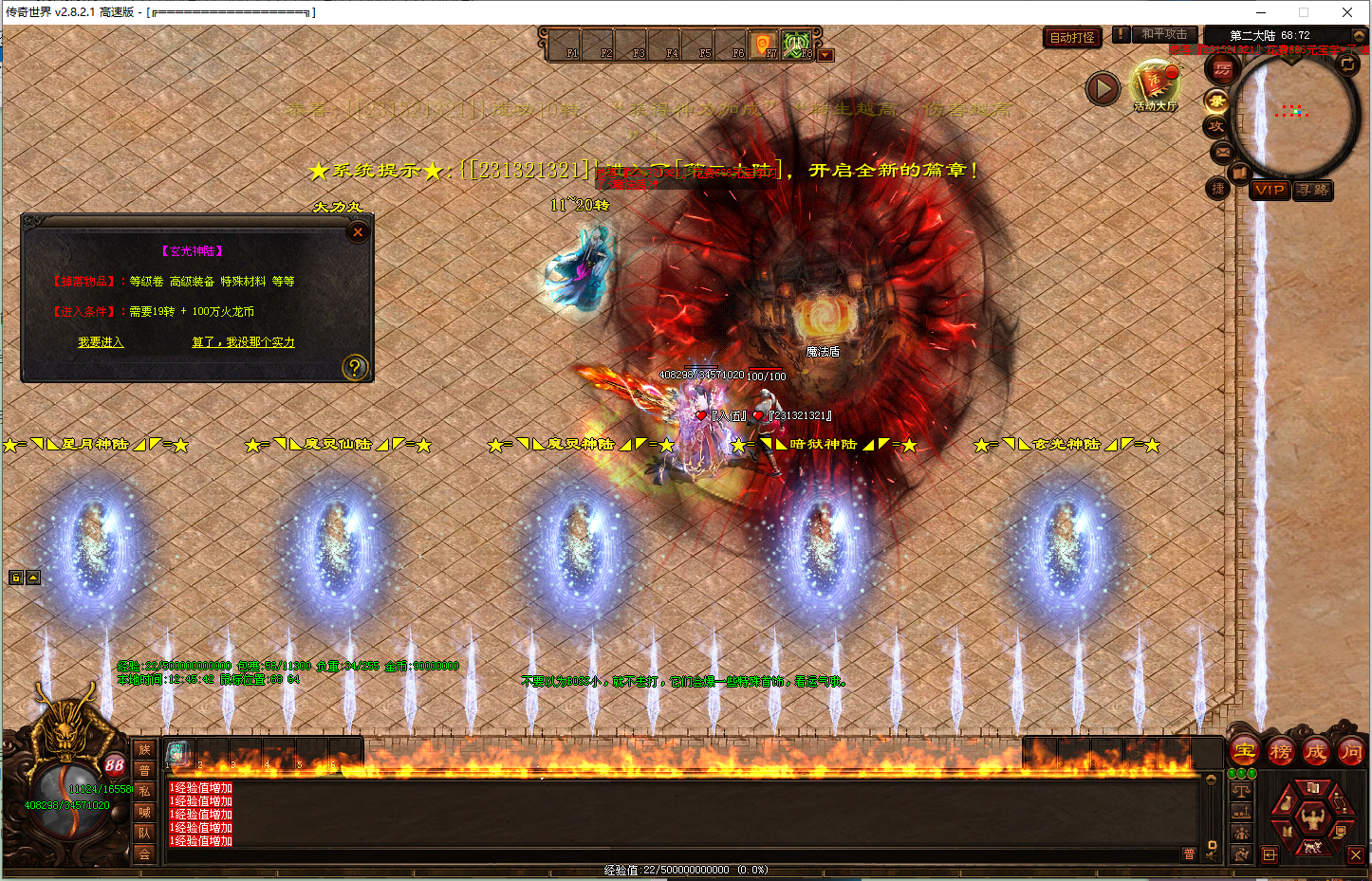The height and width of the screenshot is (881, 1372).
Task: Select the 队 team chat channel
Action: (x=144, y=833)
